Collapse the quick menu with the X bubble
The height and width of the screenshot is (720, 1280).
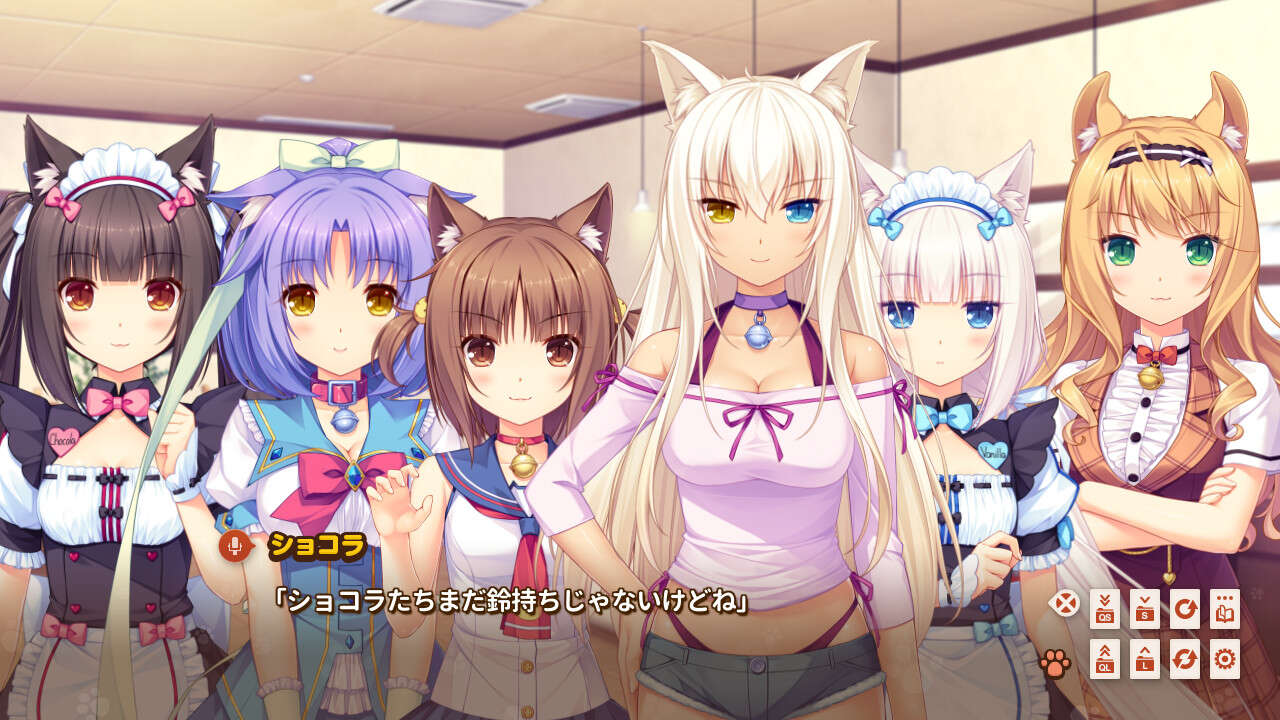pyautogui.click(x=1062, y=602)
